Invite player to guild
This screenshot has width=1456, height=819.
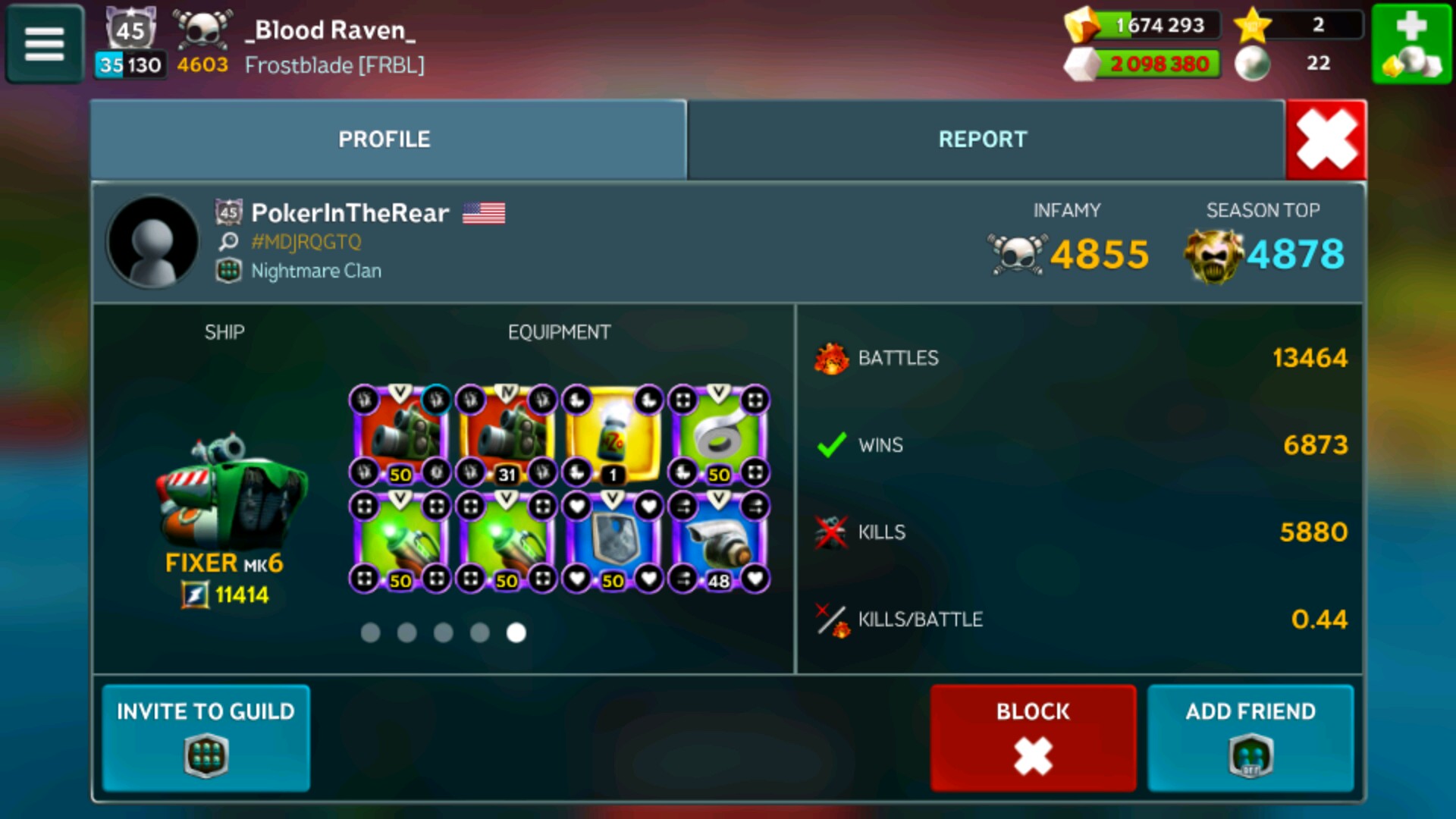tap(206, 737)
